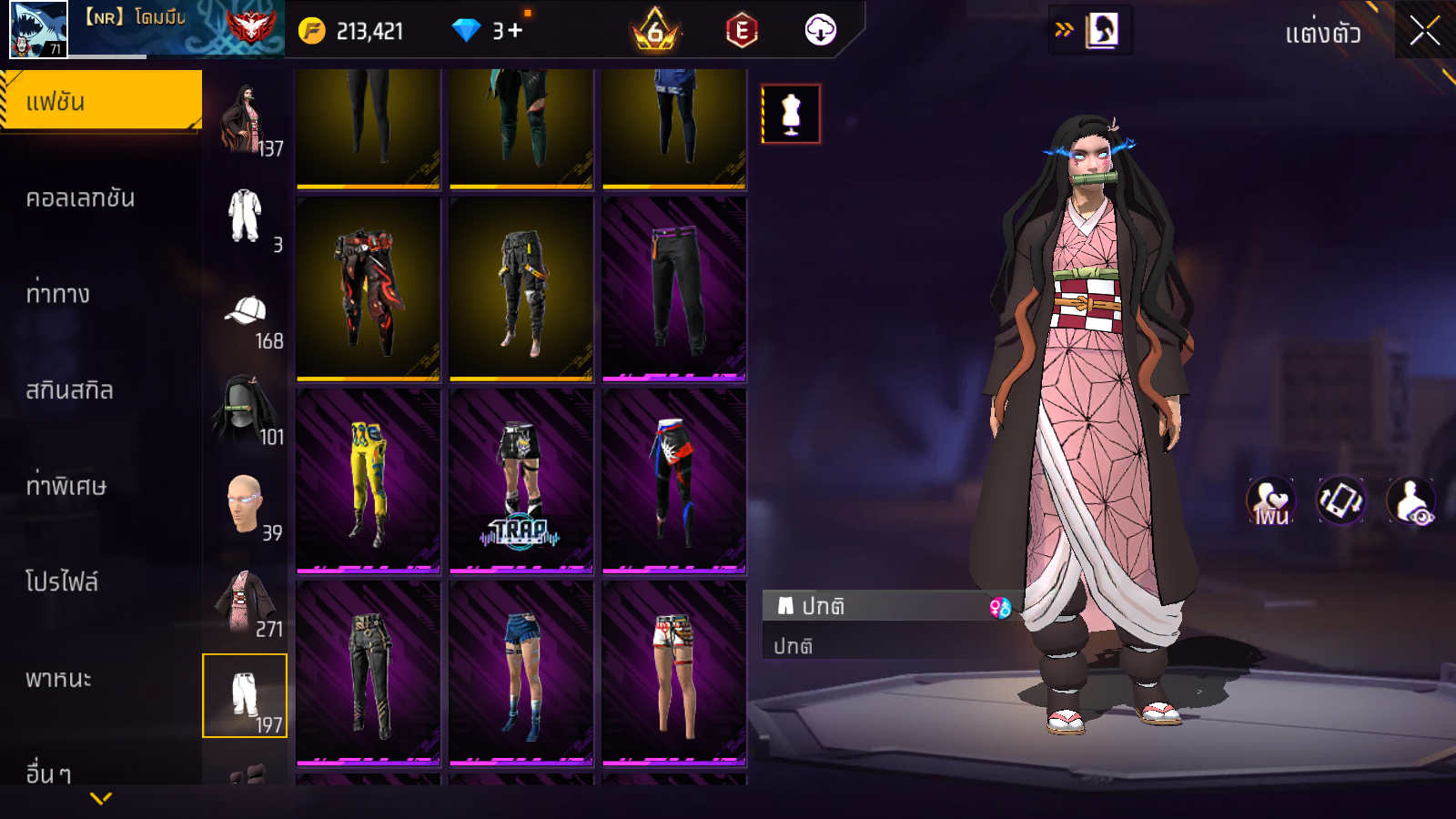Switch to the คอลเลกชัน collection tab
The height and width of the screenshot is (819, 1456).
click(x=80, y=198)
